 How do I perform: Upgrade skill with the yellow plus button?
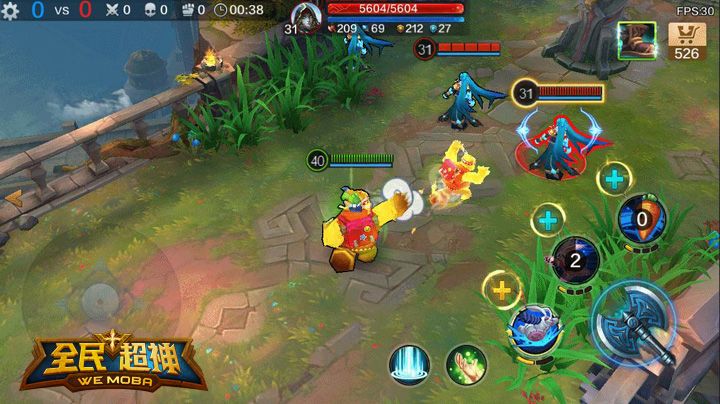(498, 291)
